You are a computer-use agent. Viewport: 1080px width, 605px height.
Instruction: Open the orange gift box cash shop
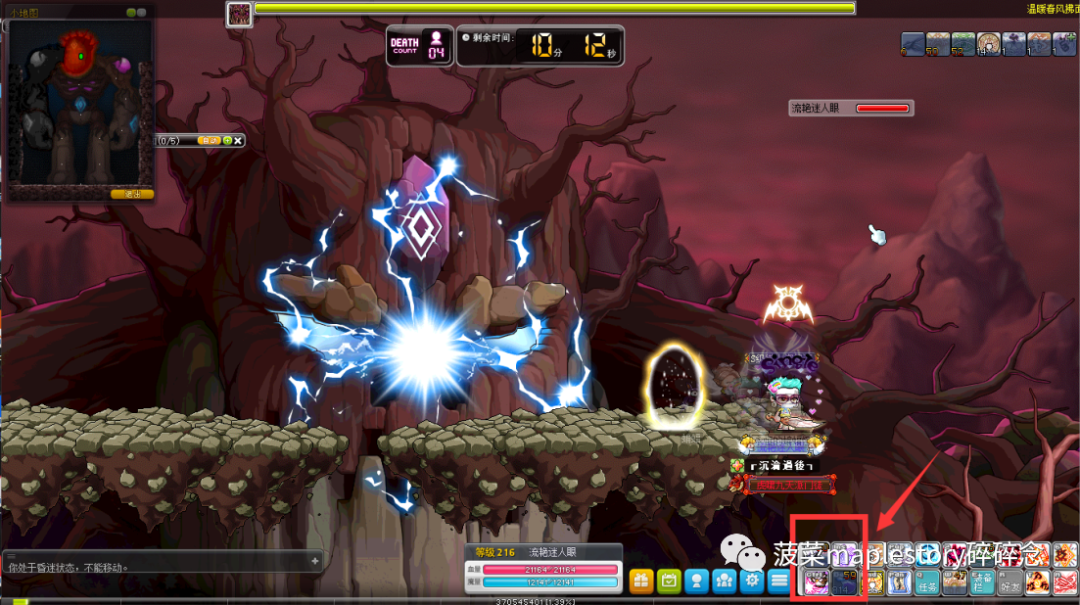click(x=641, y=581)
